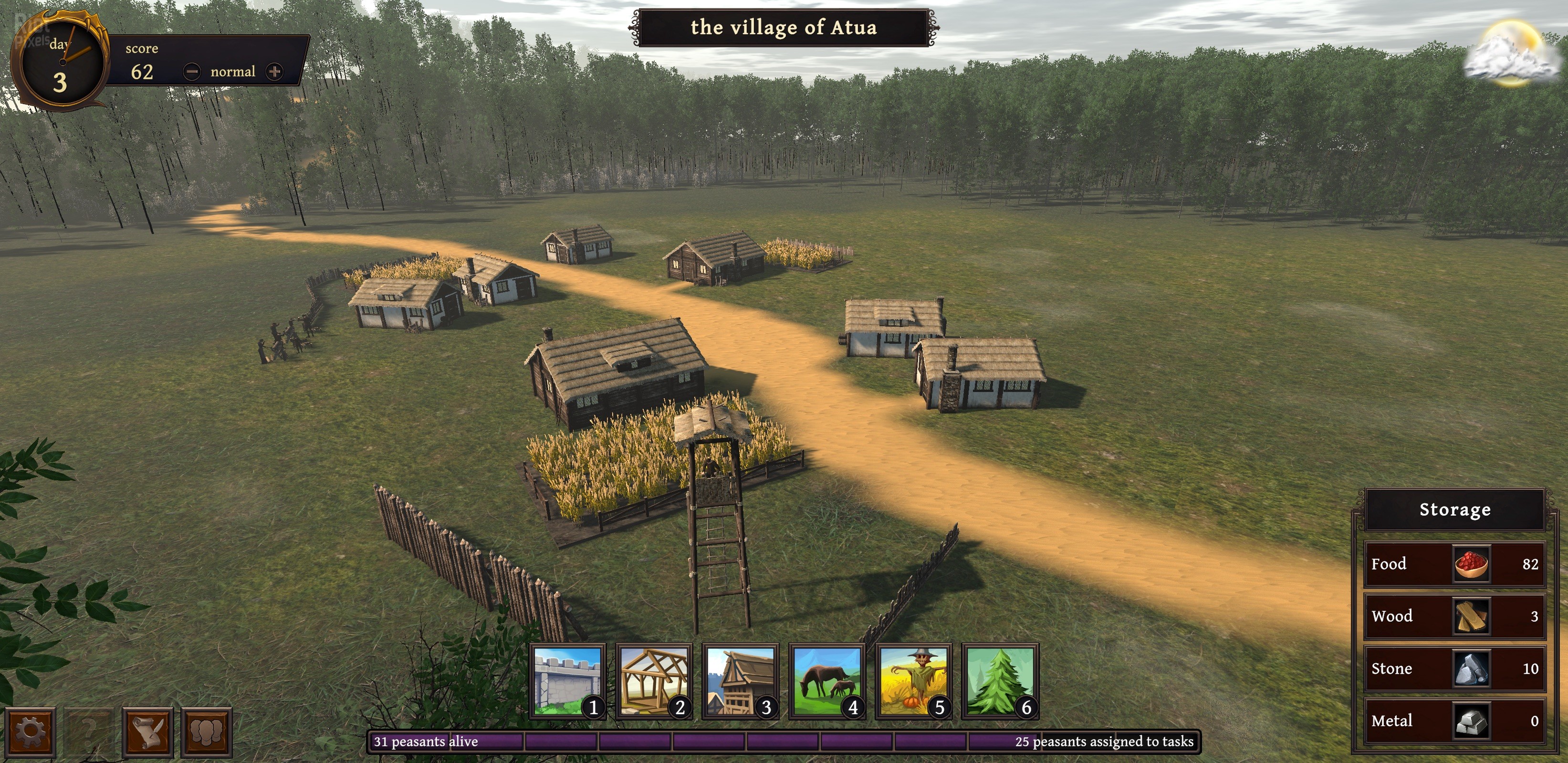Click the Food row in Storage
Image resolution: width=1568 pixels, height=763 pixels.
[1455, 564]
